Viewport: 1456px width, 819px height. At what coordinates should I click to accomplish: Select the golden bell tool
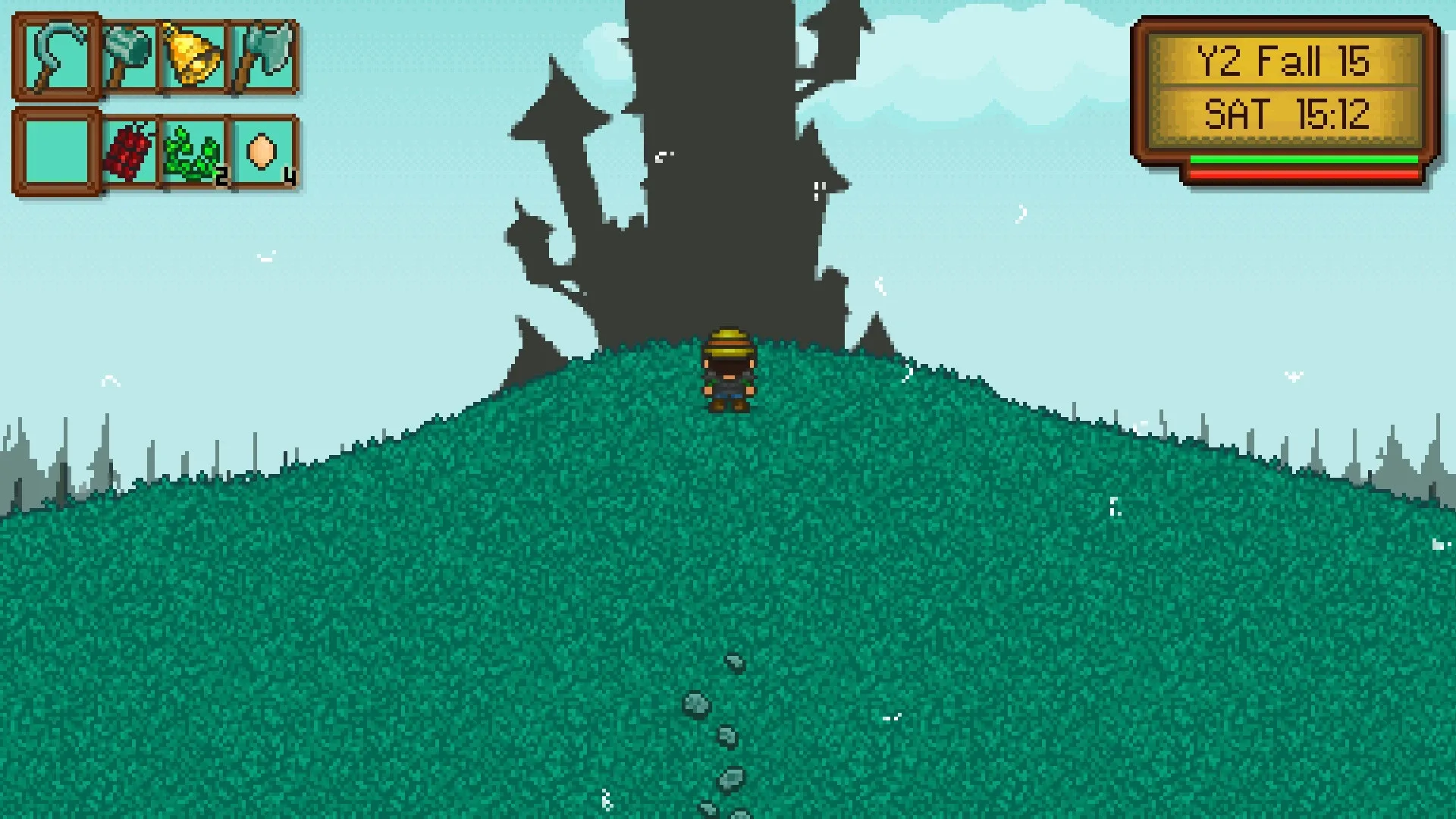(x=191, y=57)
